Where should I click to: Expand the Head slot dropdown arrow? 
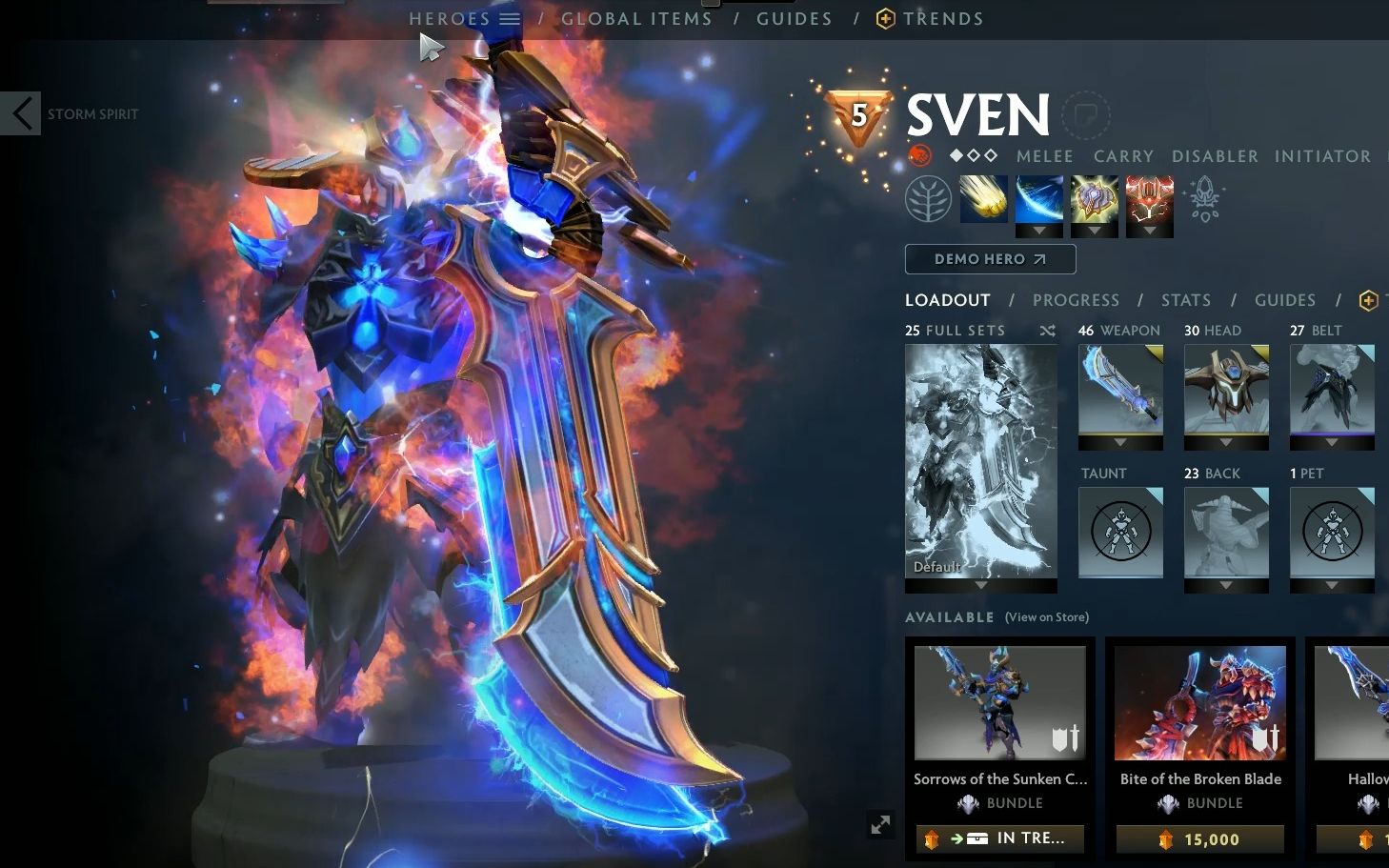point(1226,444)
